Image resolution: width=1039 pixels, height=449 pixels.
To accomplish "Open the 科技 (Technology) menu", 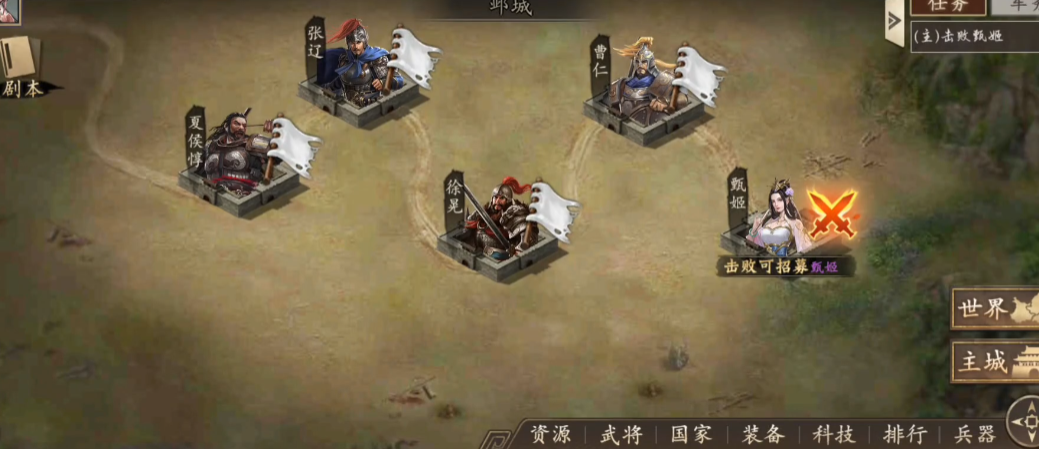I will pyautogui.click(x=833, y=434).
